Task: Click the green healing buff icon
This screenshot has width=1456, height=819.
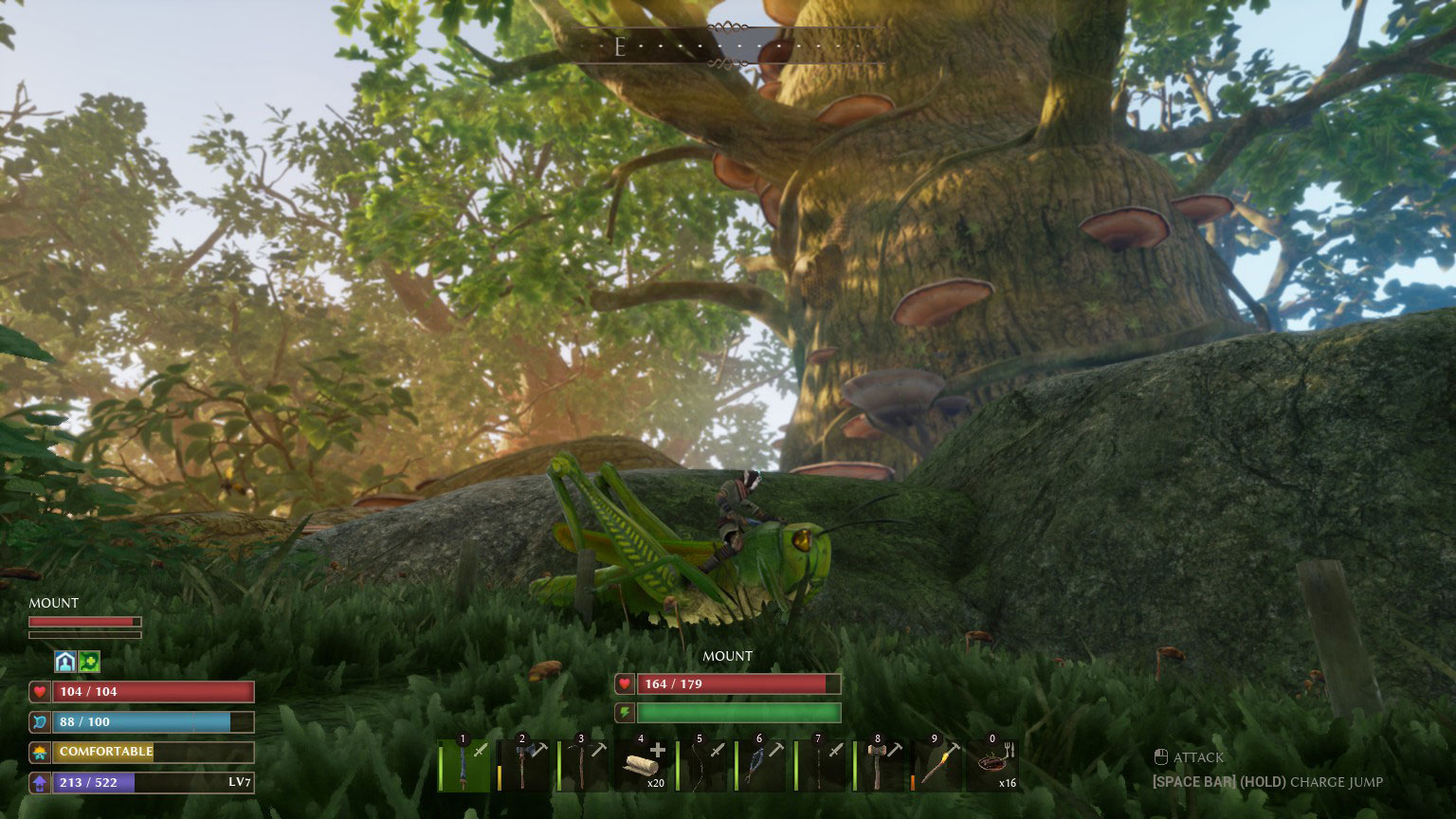Action: [x=87, y=661]
